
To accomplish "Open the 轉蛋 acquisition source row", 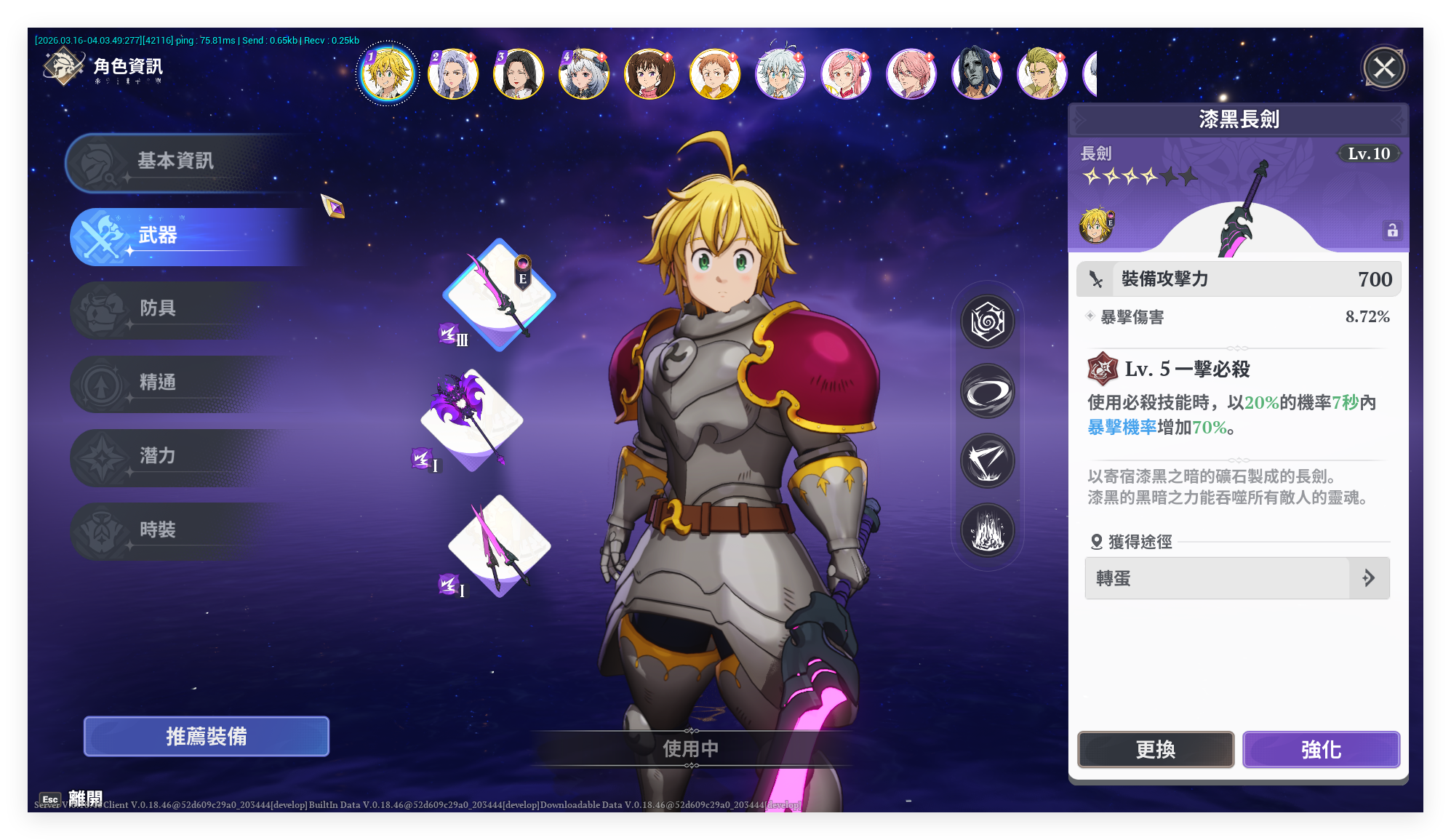I will 1236,579.
